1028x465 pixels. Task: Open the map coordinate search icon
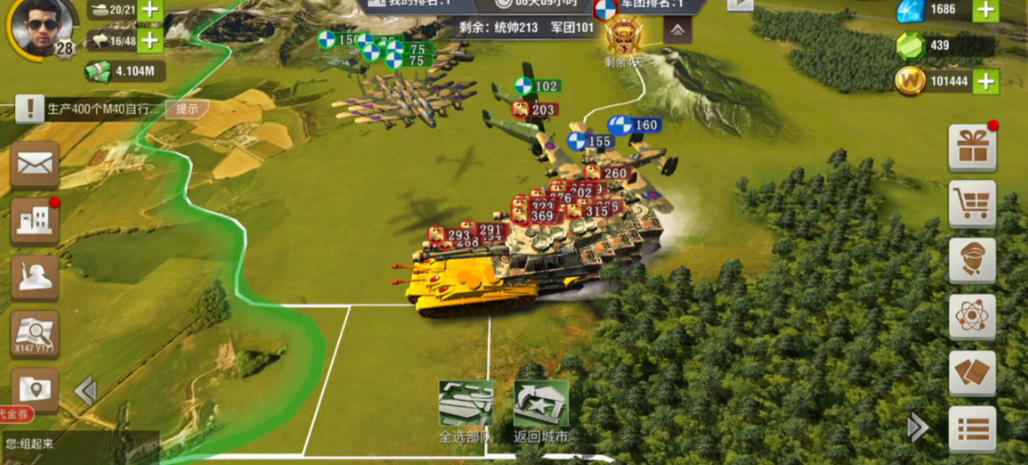pyautogui.click(x=35, y=333)
